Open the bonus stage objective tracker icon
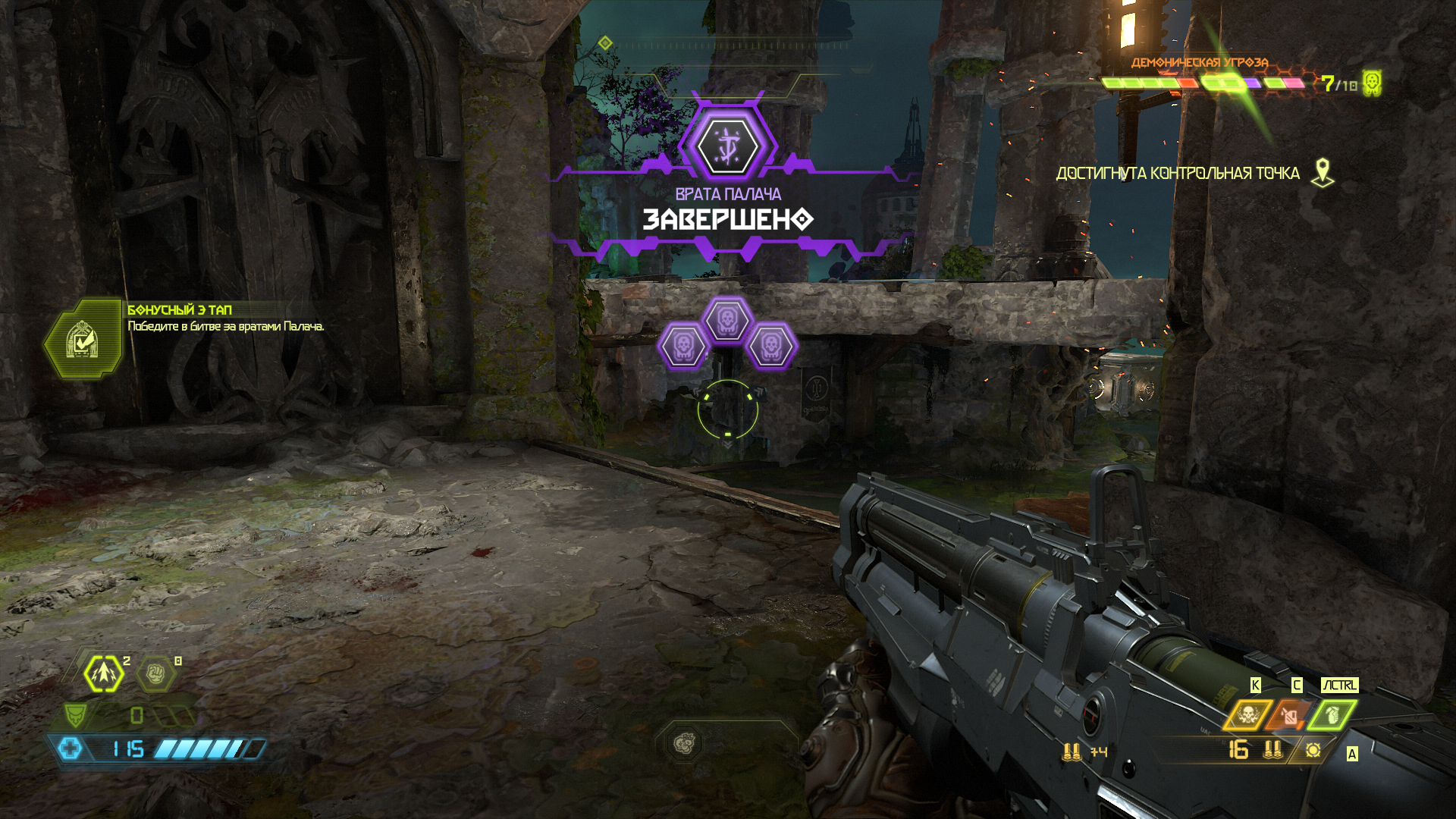Image resolution: width=1456 pixels, height=819 pixels. coord(82,339)
